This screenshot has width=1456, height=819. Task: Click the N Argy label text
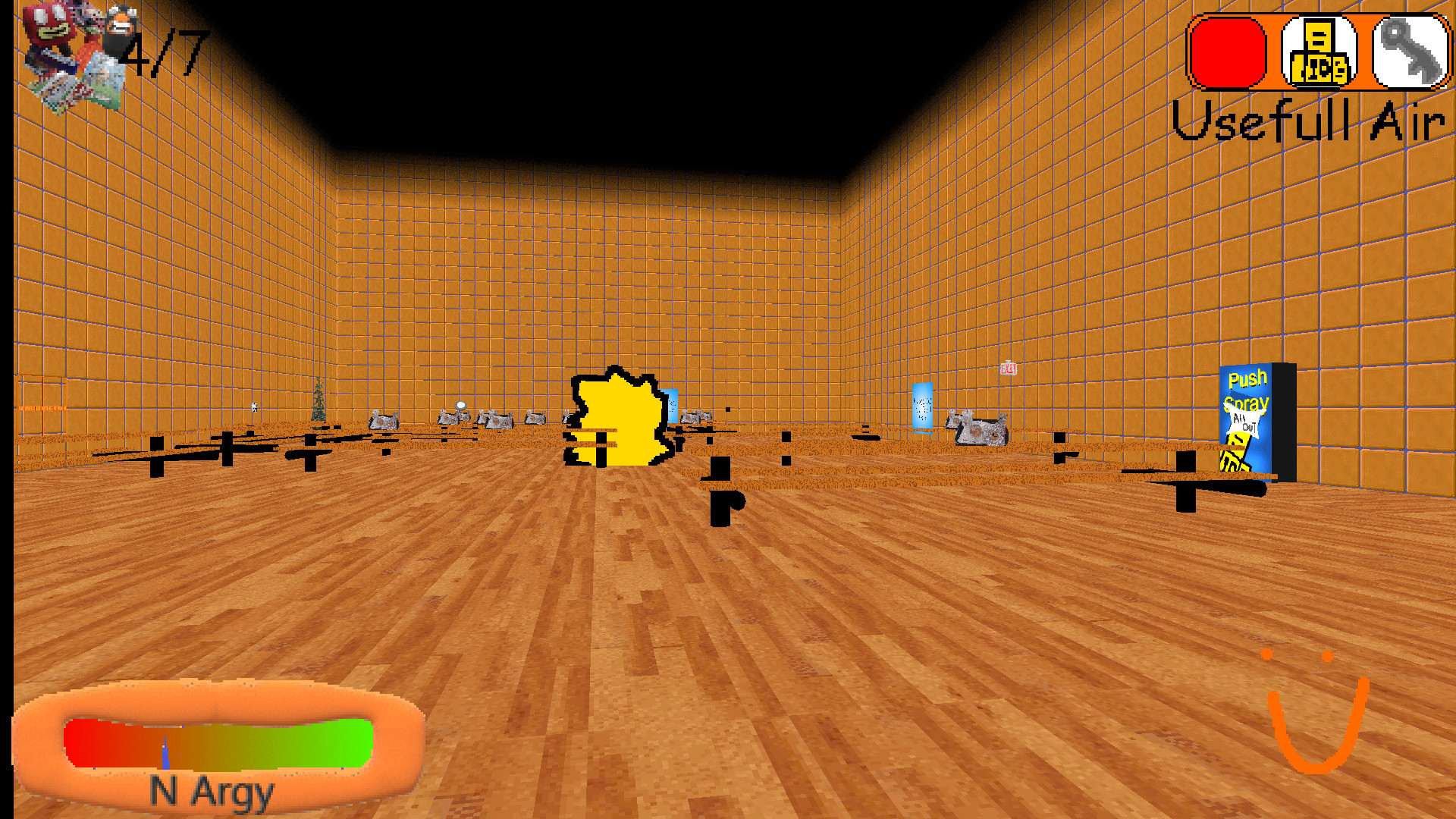(211, 793)
